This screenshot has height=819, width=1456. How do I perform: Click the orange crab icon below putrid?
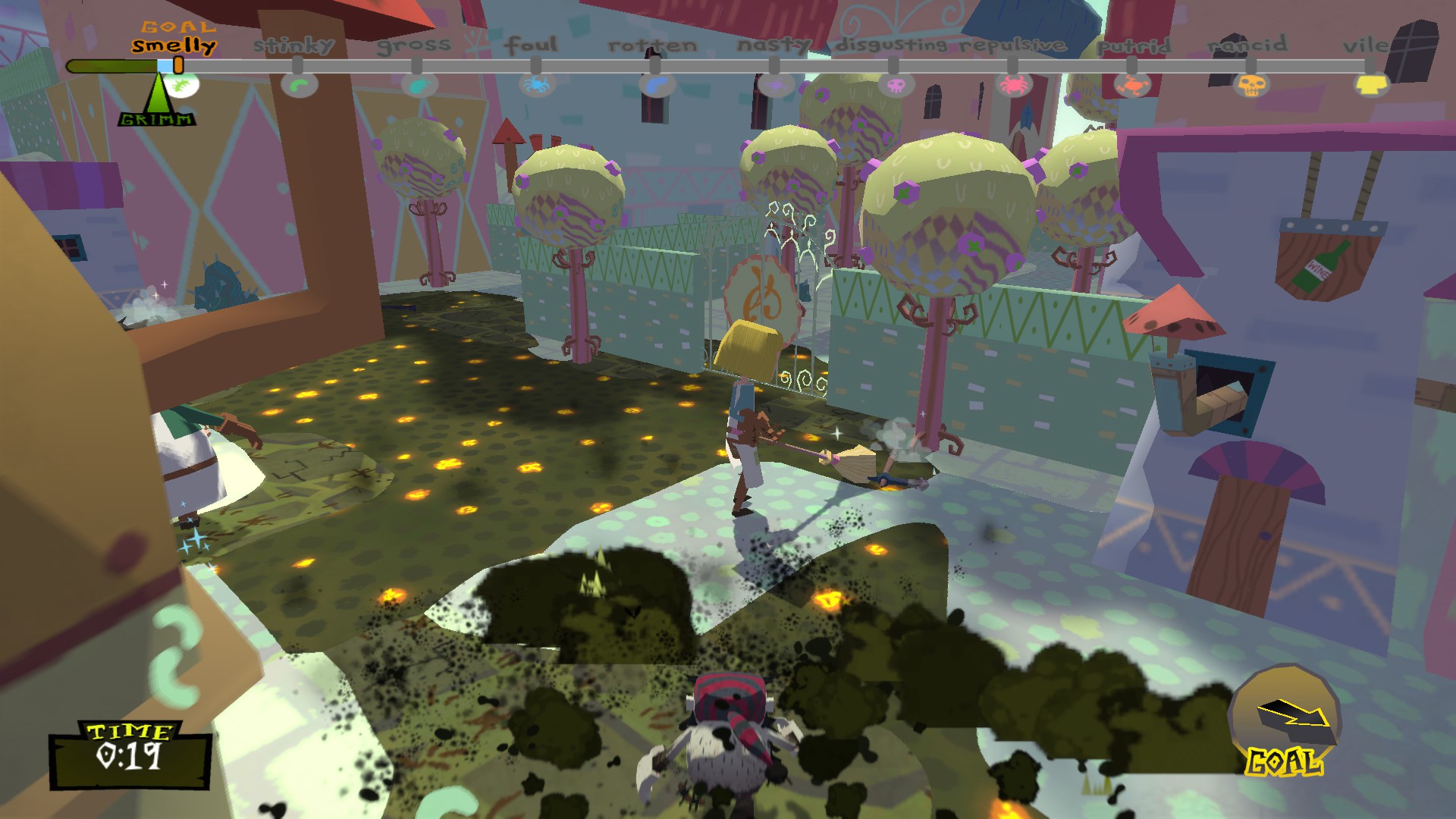[x=1134, y=86]
